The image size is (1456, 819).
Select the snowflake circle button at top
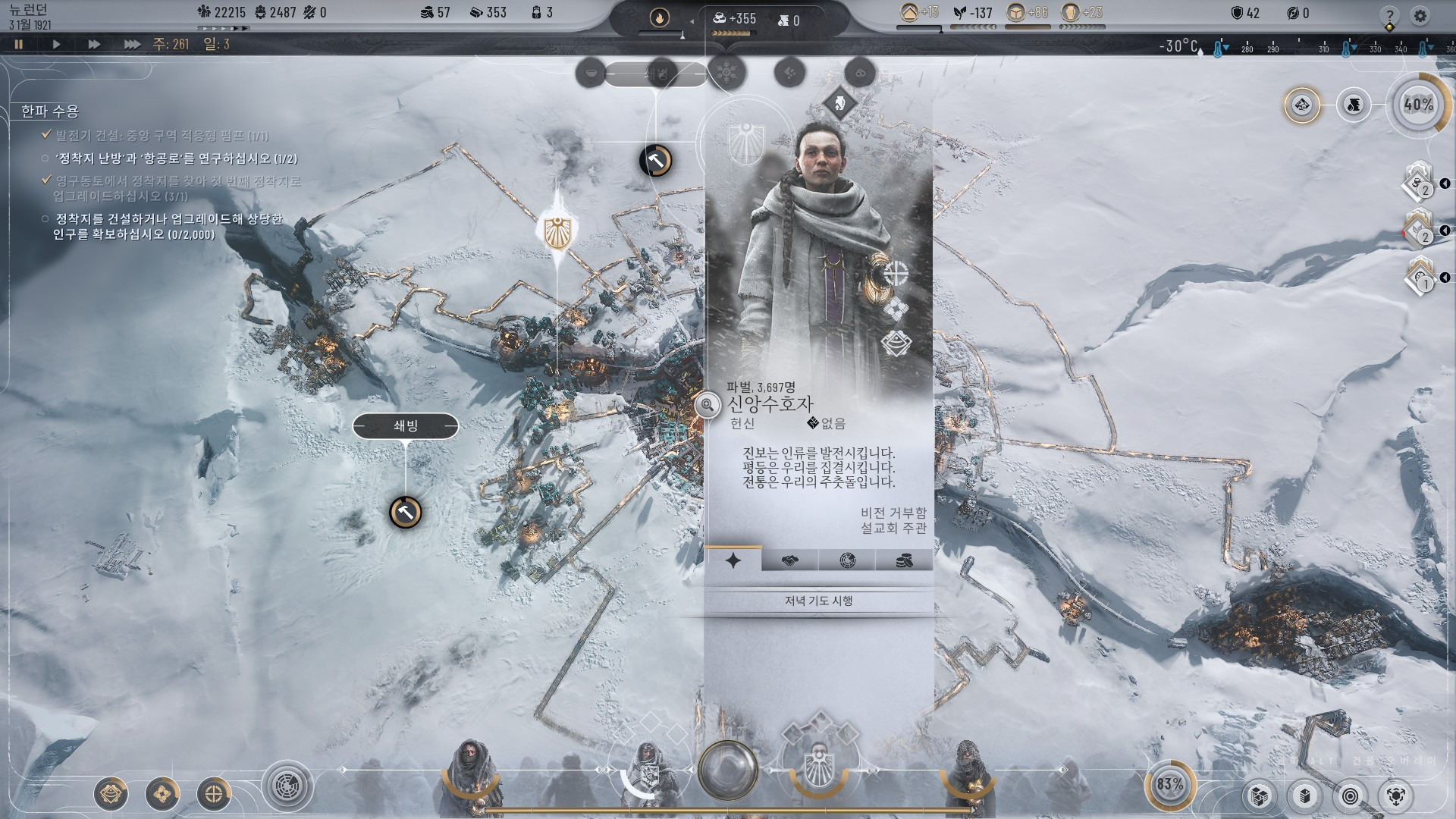coord(726,73)
